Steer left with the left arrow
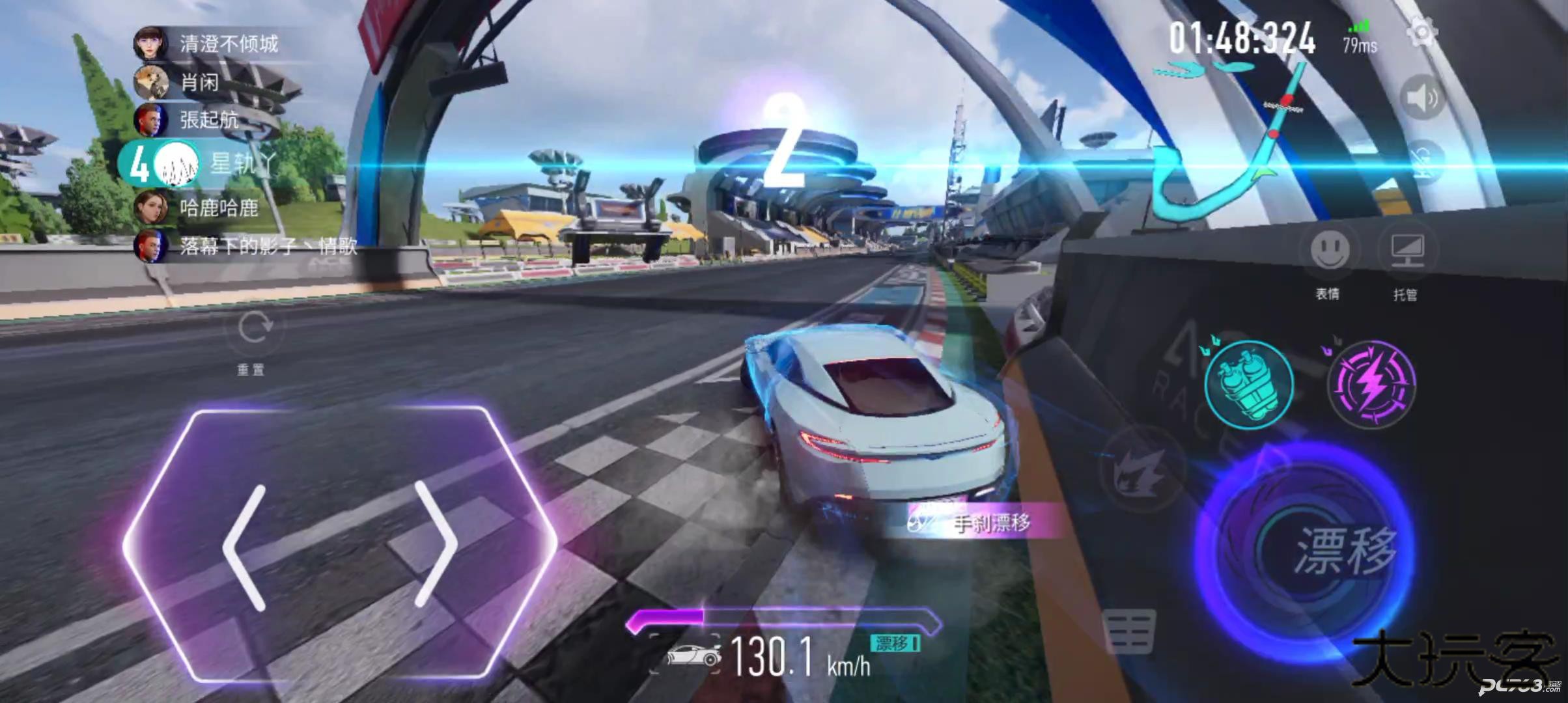This screenshot has height=703, width=1568. click(x=245, y=547)
